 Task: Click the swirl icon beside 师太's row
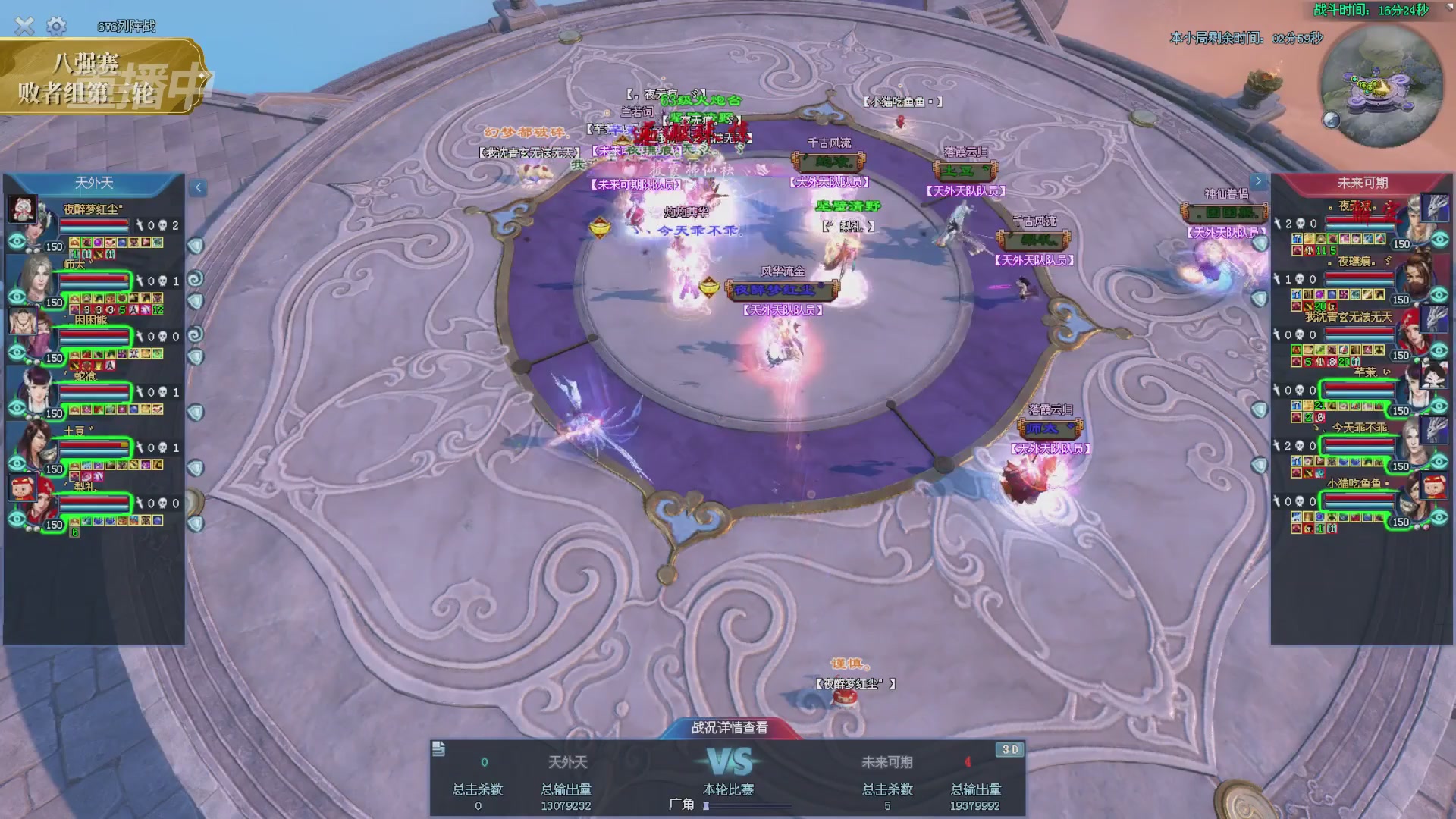(196, 279)
